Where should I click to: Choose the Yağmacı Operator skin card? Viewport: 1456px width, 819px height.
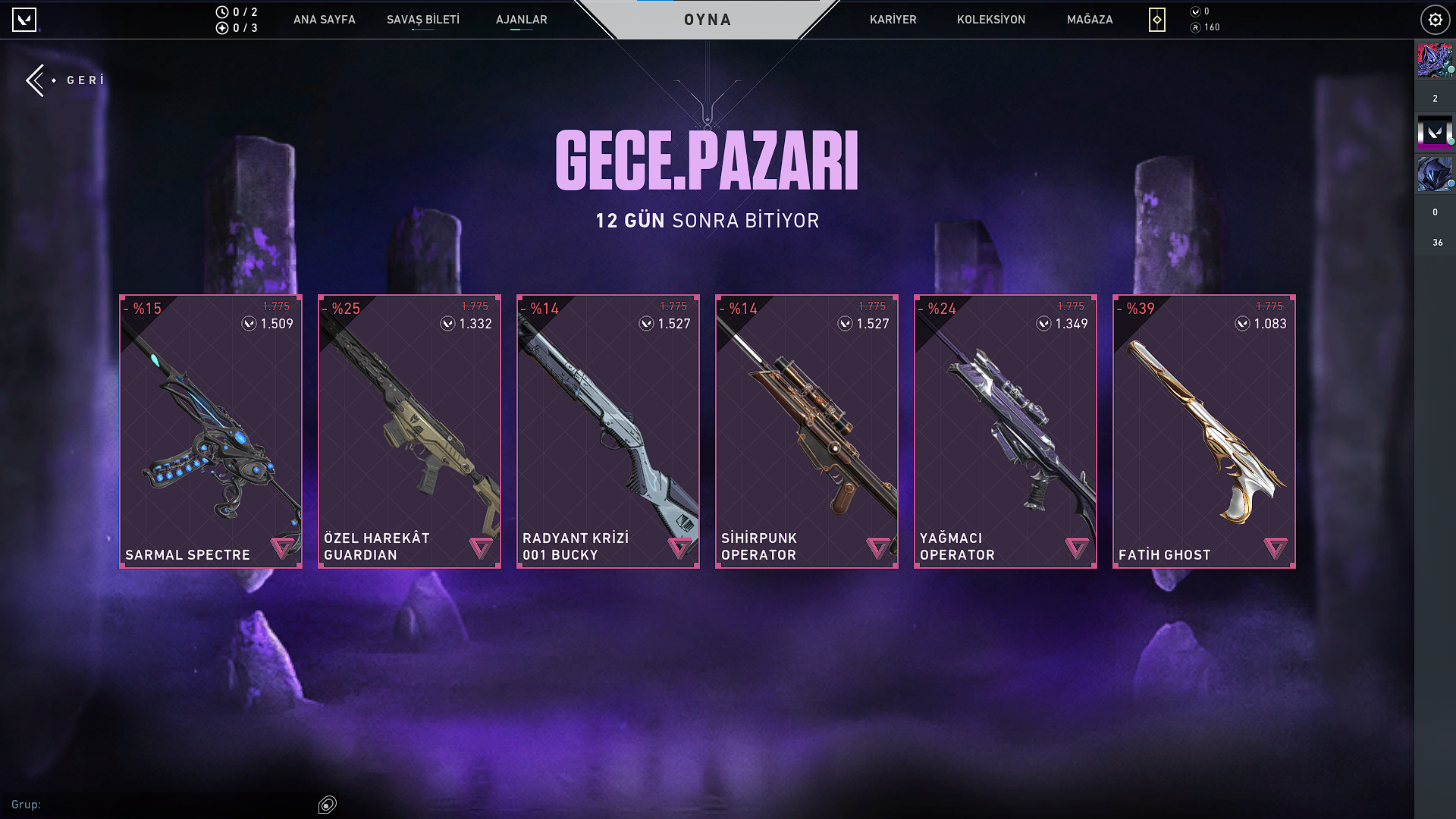[1006, 431]
